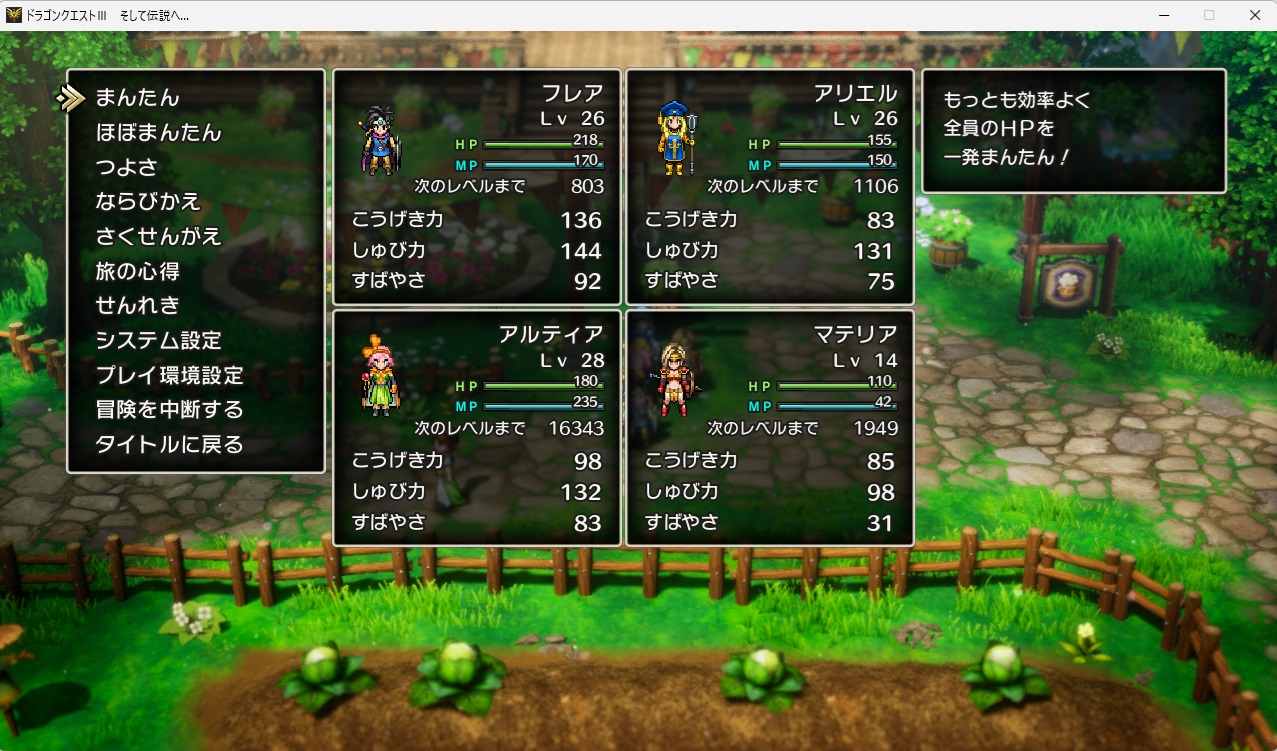
Task: Choose 冒険を中断する to suspend adventure
Action: click(169, 410)
